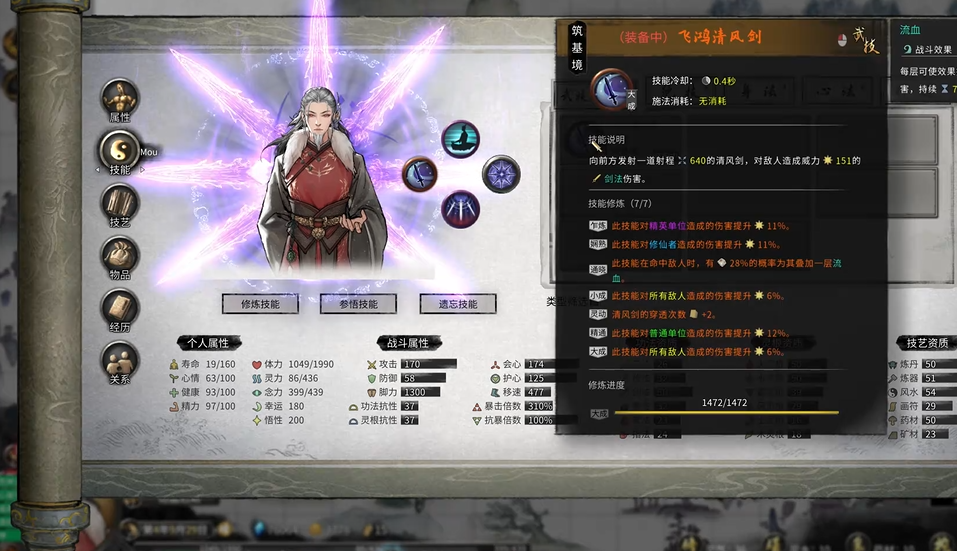Select the sword skill icon with orange rim
The width and height of the screenshot is (957, 551).
pos(420,174)
